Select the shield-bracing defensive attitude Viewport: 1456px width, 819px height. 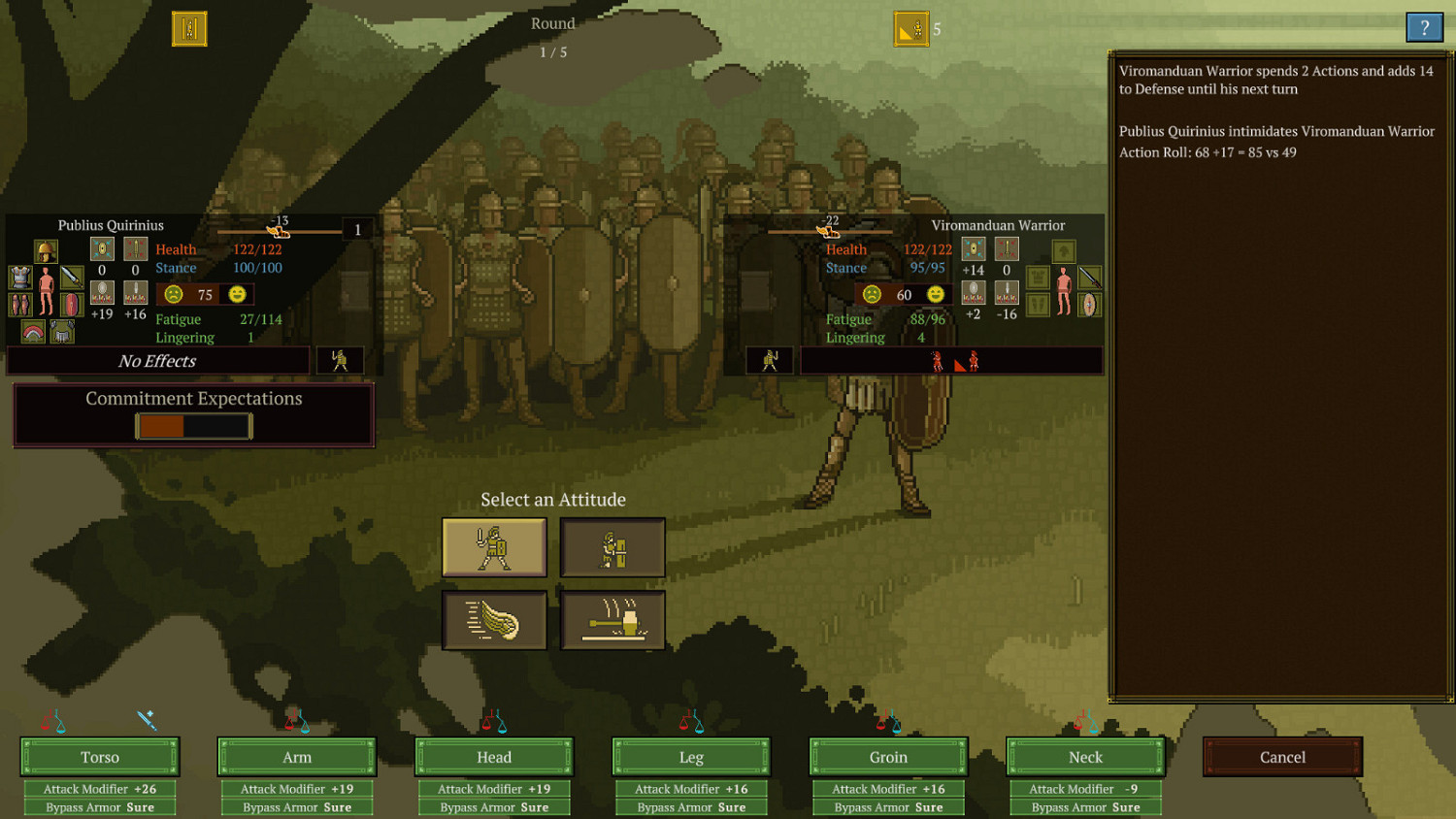click(612, 547)
